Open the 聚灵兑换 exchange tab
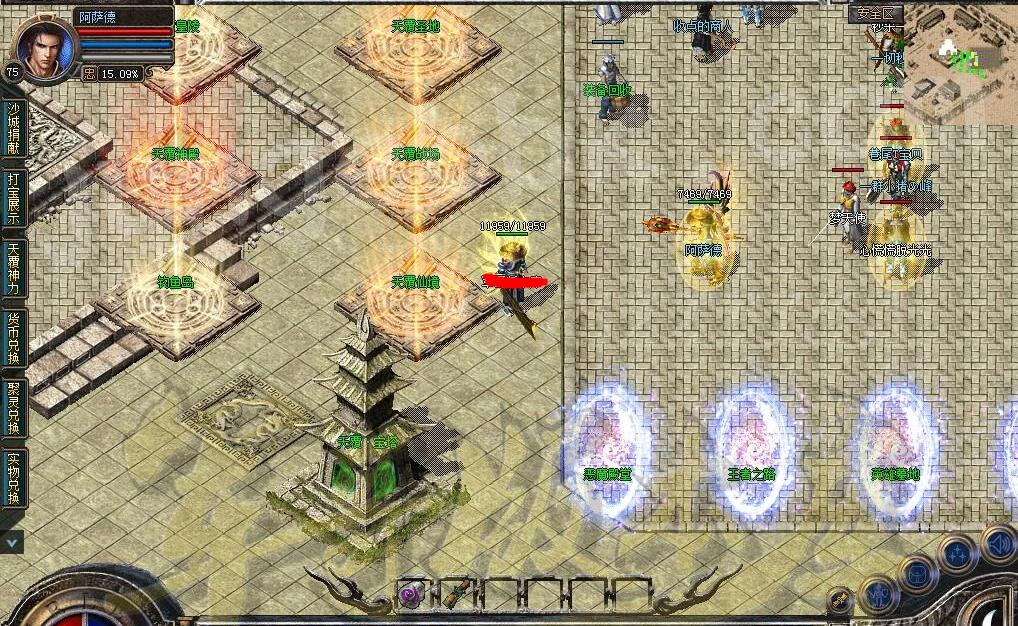This screenshot has width=1018, height=626. 13,407
